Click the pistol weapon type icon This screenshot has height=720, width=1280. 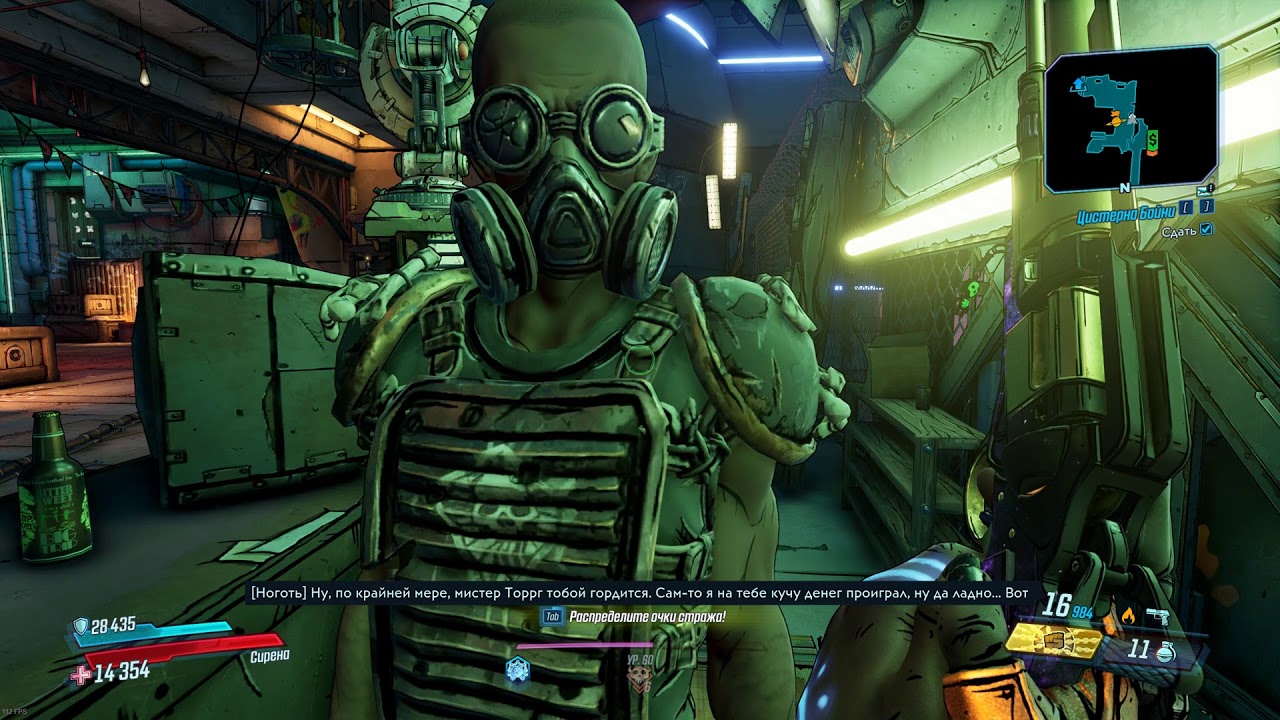coord(1159,614)
